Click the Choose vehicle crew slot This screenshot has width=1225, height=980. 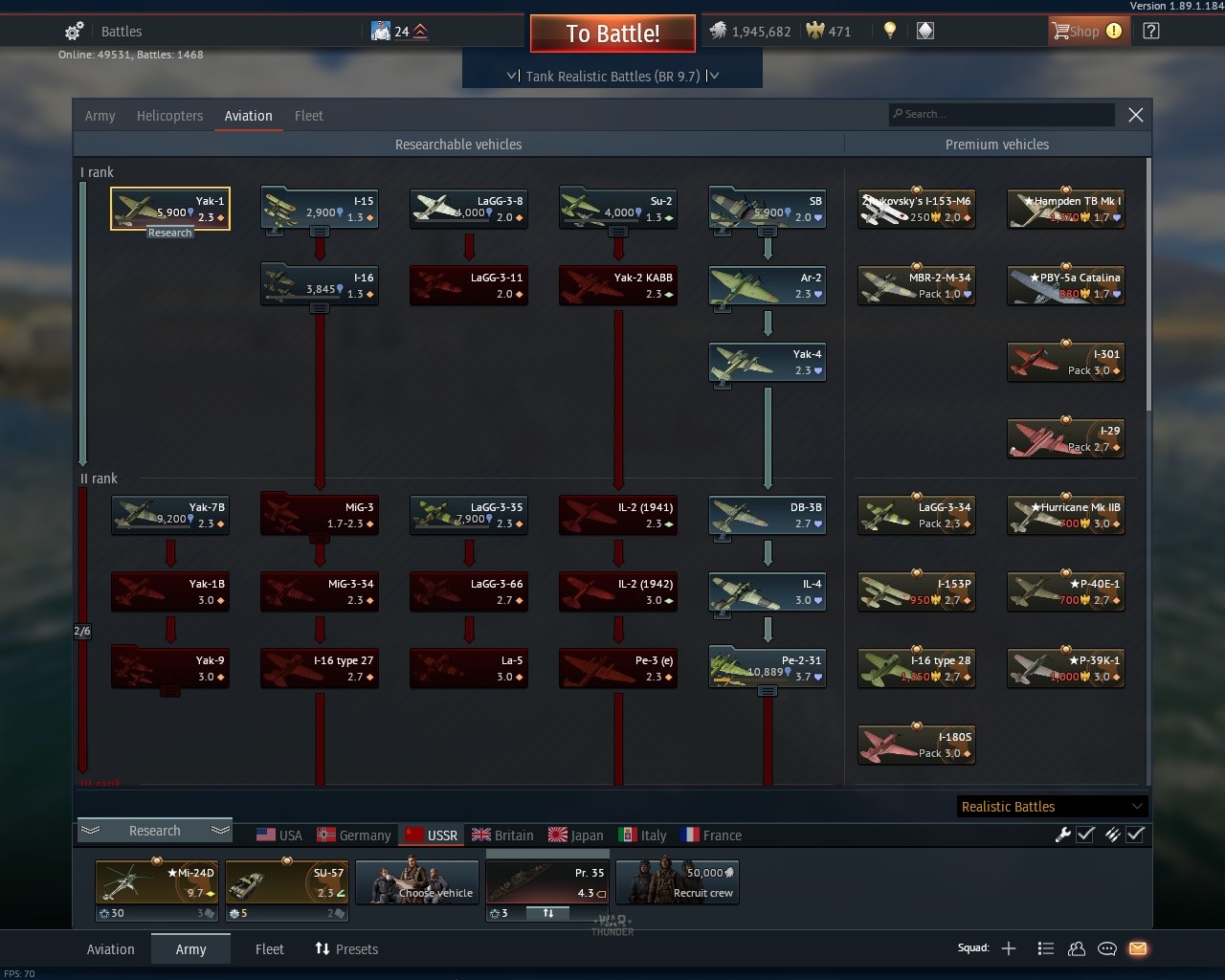tap(416, 880)
